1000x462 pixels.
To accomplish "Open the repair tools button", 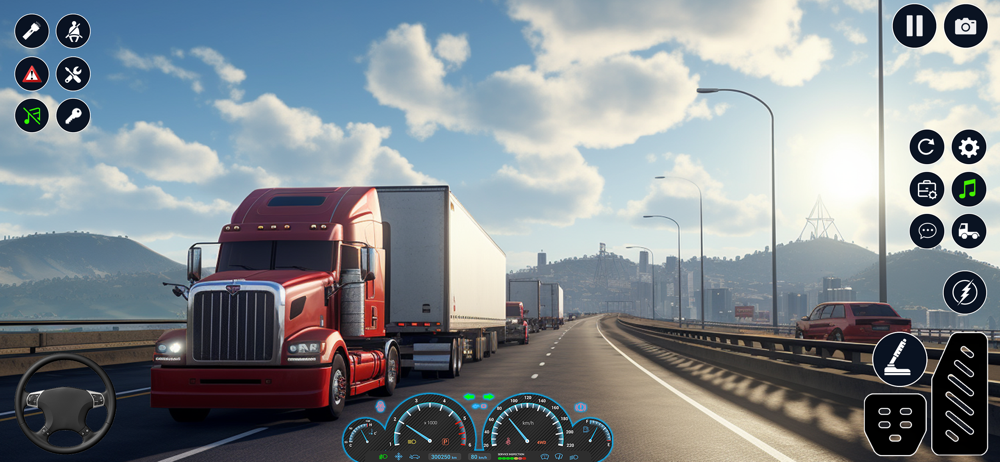I will point(73,73).
